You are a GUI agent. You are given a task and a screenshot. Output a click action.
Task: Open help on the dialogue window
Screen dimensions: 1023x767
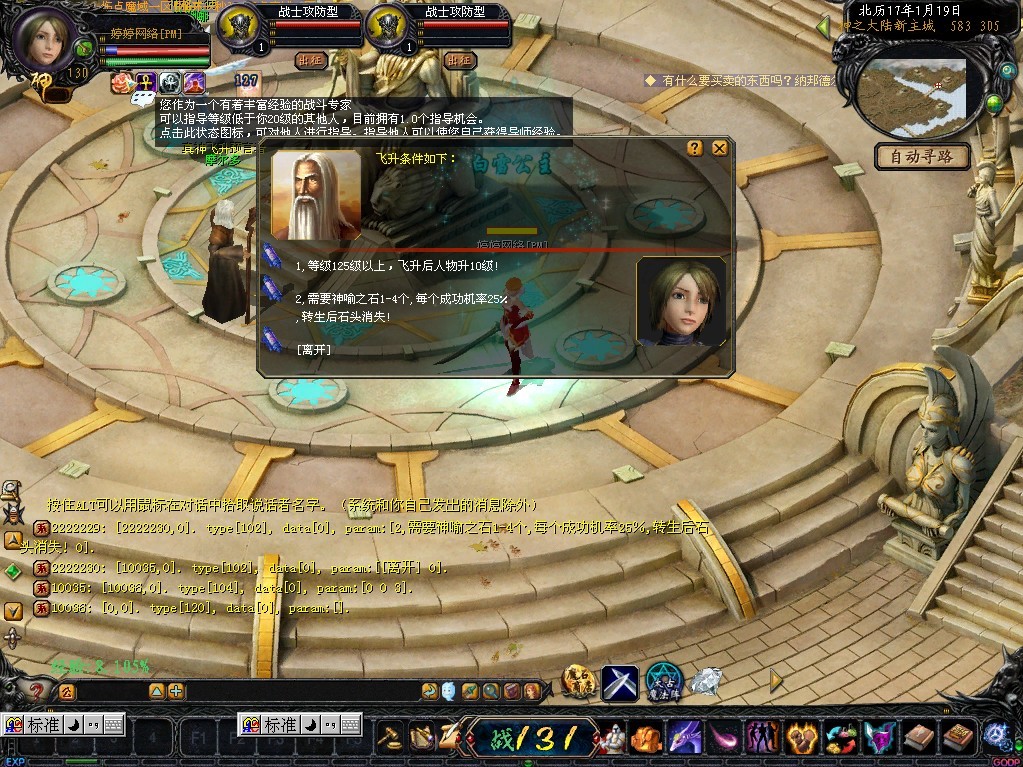(695, 148)
